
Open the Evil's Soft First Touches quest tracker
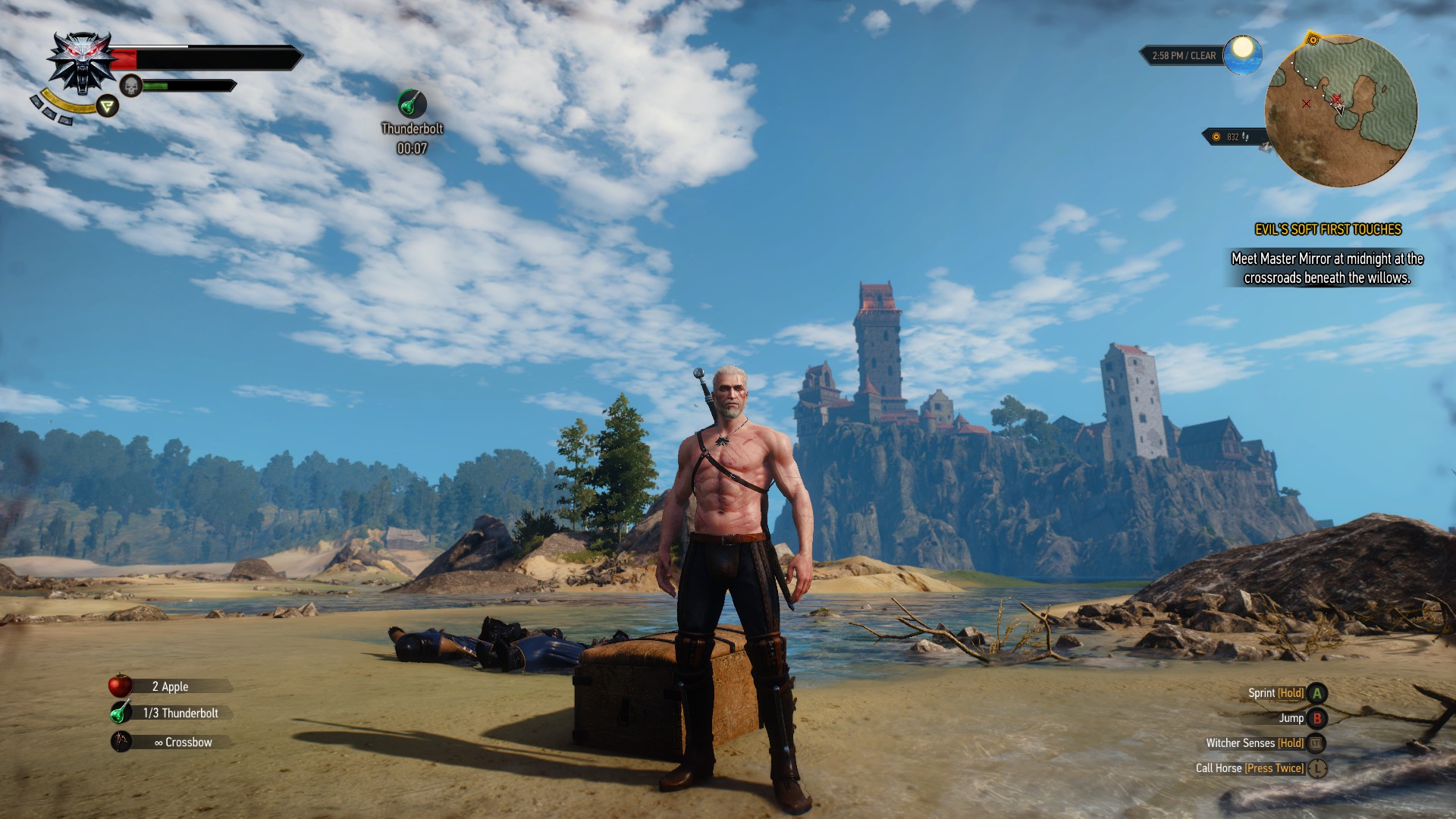click(1328, 230)
